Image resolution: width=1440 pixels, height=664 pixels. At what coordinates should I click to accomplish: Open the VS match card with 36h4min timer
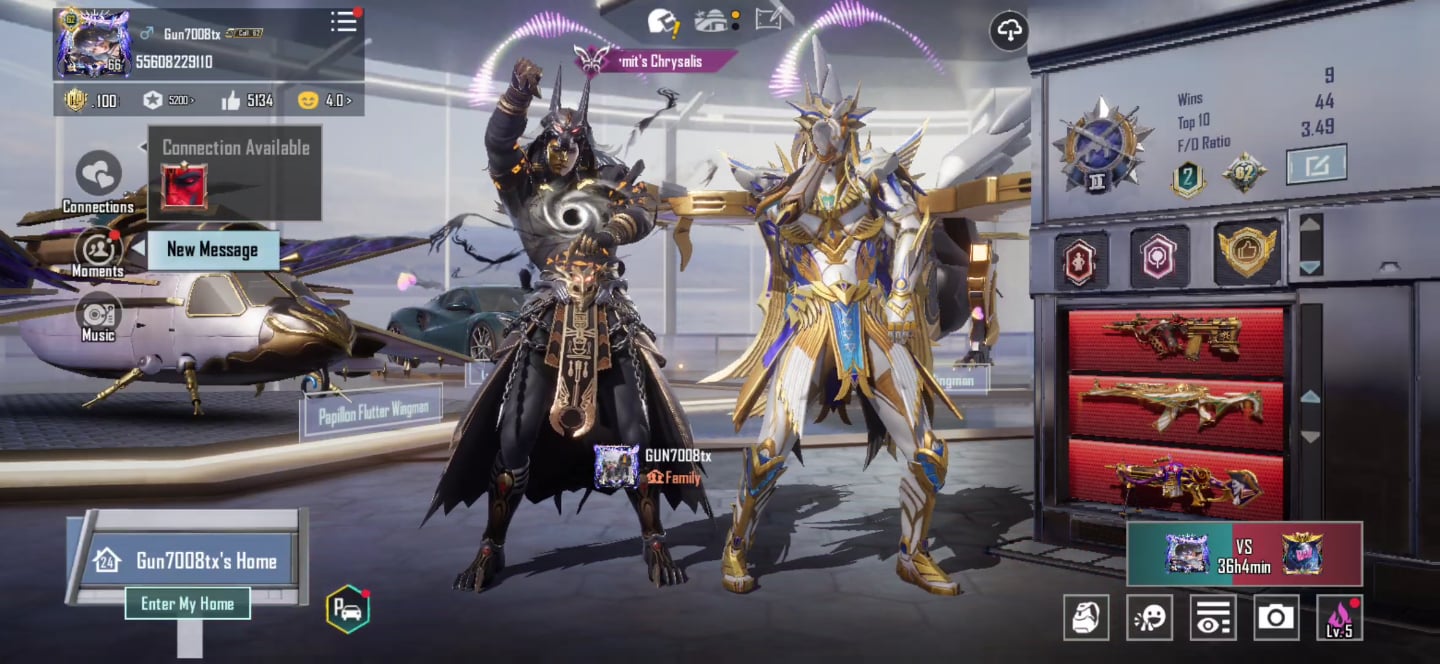[x=1244, y=553]
